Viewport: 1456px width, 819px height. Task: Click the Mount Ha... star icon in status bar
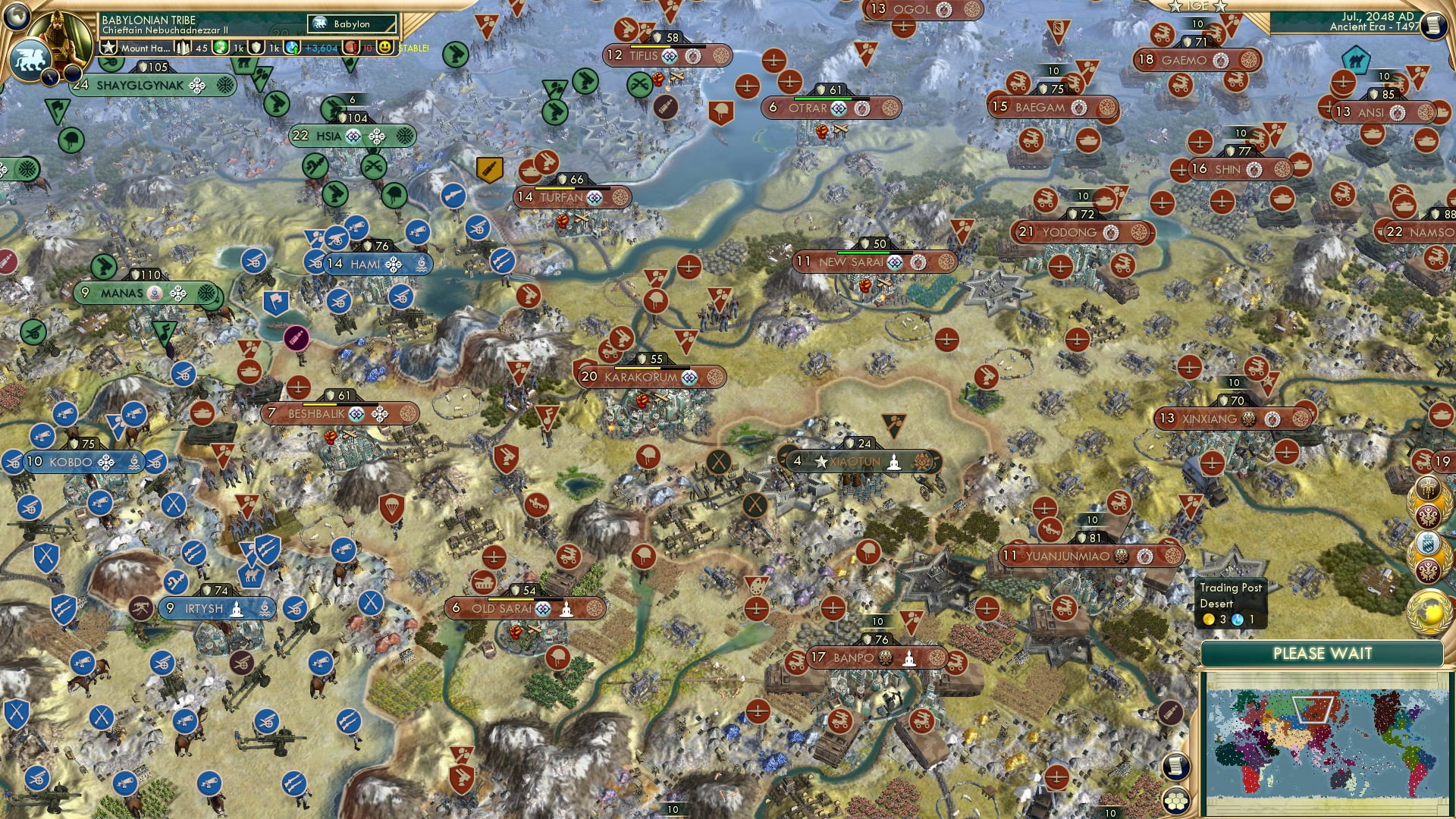tap(110, 48)
